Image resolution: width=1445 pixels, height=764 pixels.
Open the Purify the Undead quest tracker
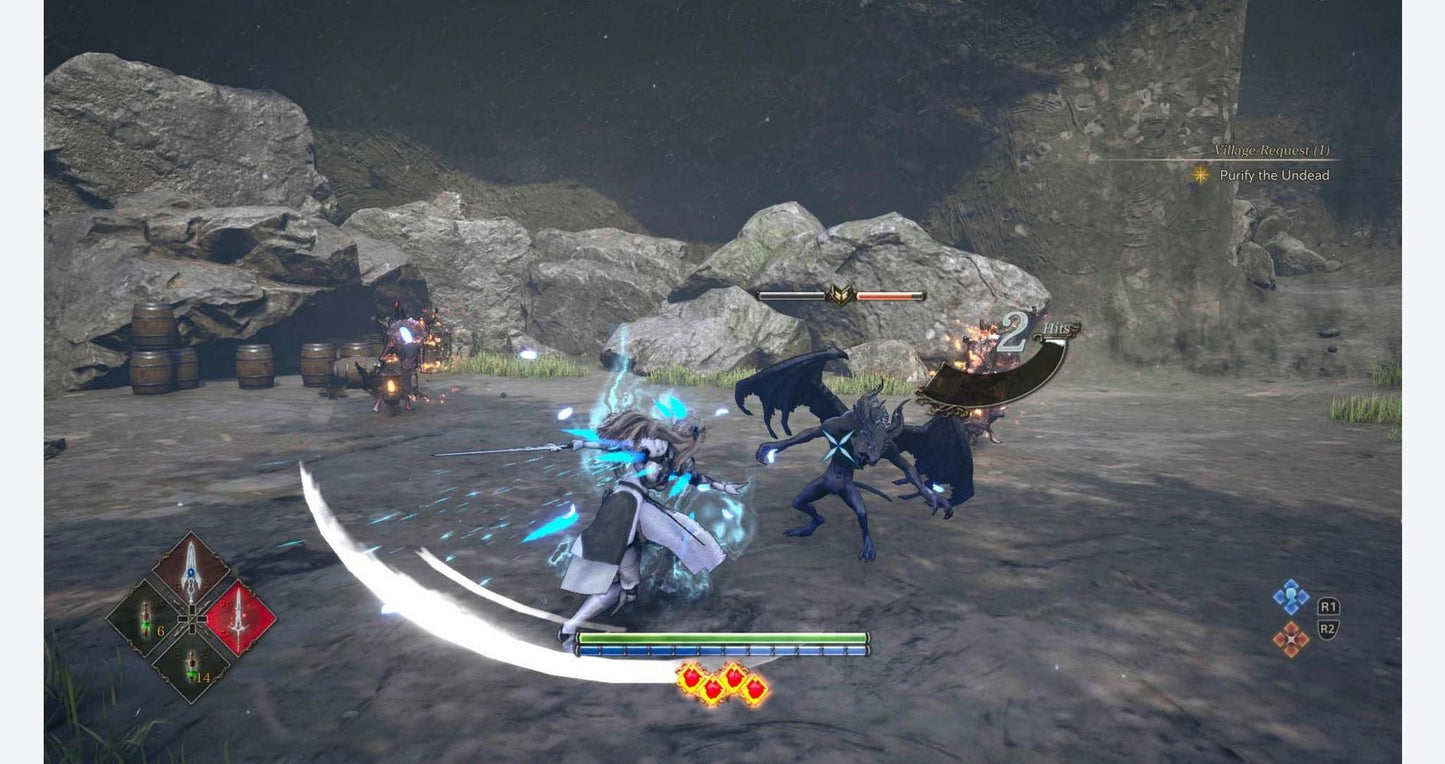[x=1273, y=175]
